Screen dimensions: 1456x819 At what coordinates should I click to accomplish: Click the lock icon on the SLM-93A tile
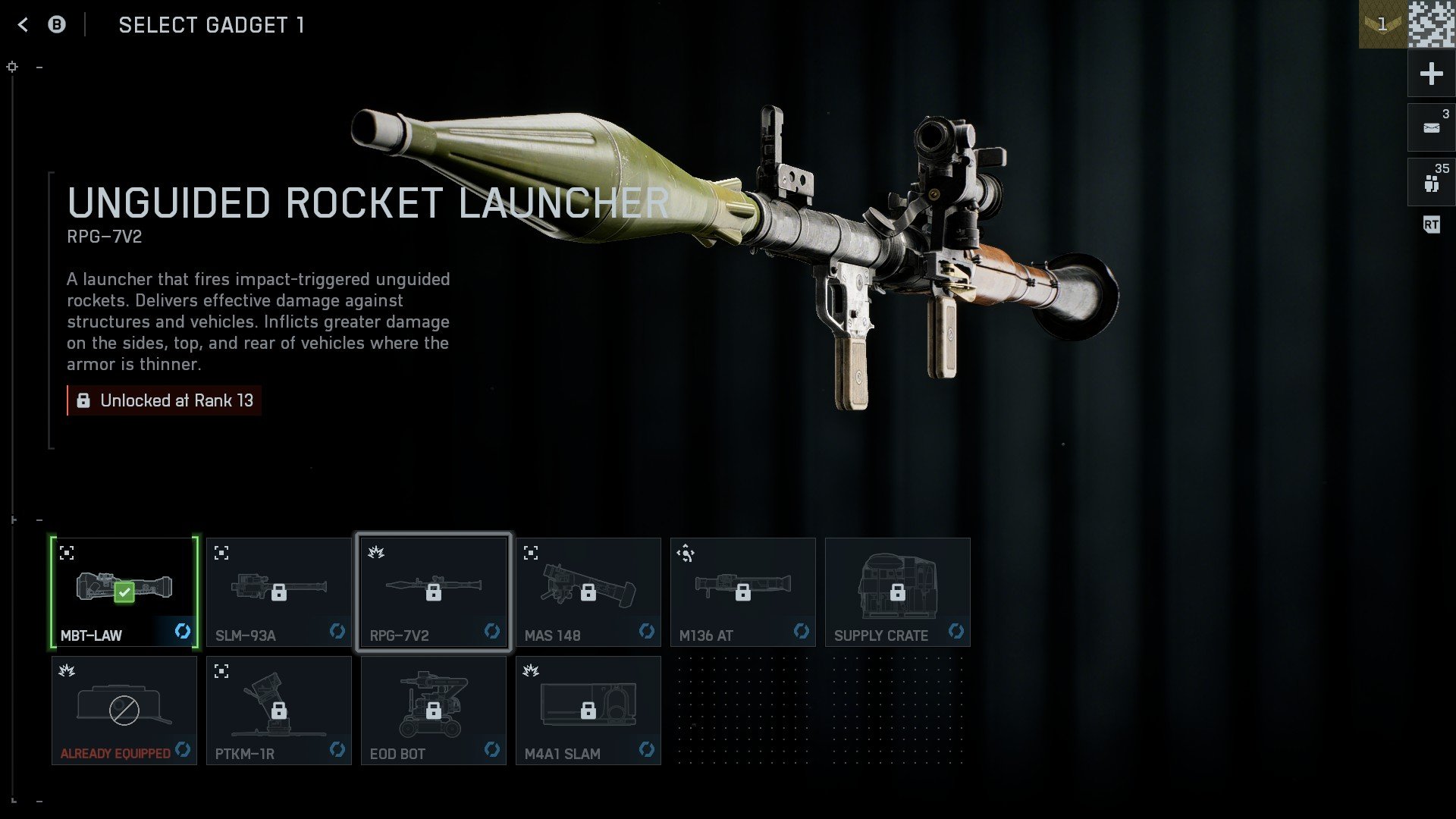coord(279,592)
